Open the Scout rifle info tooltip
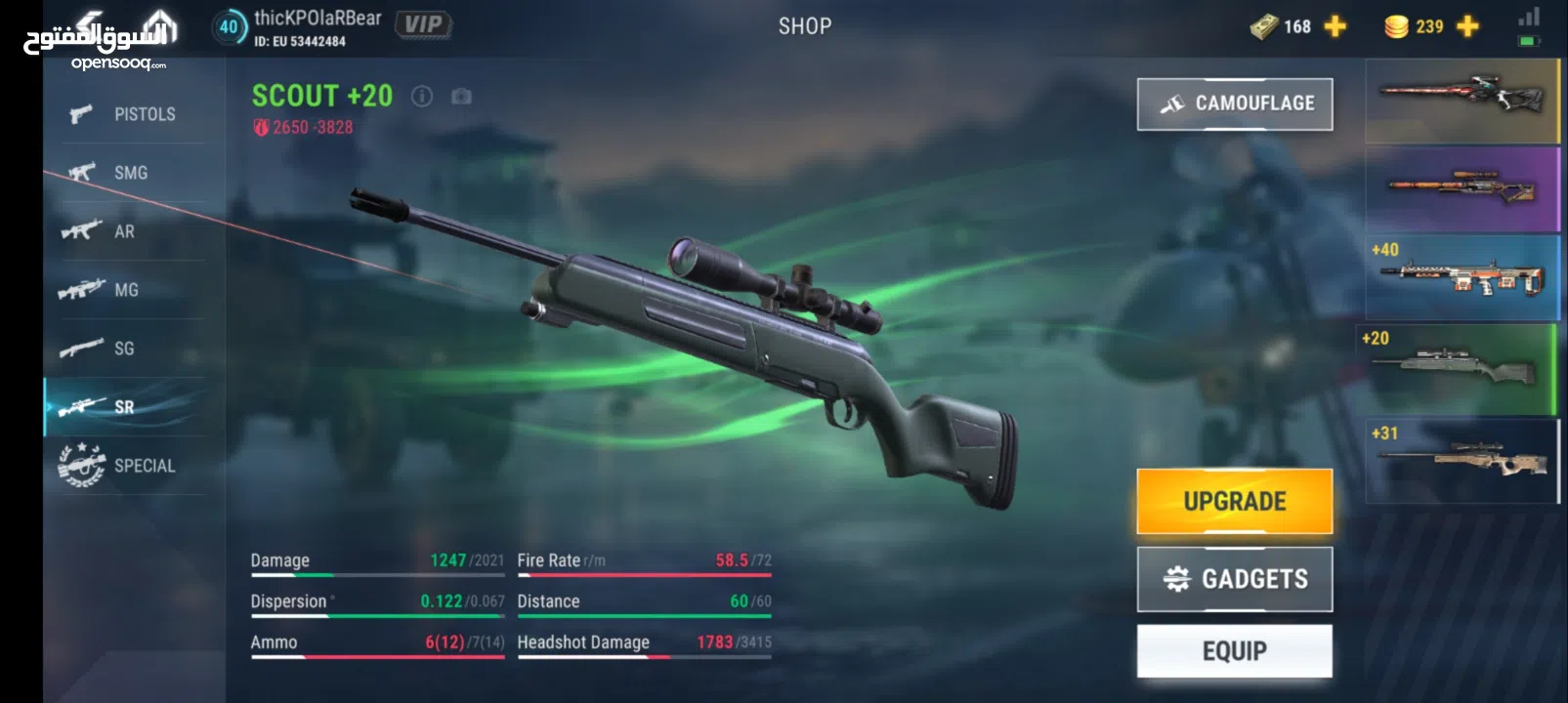1568x703 pixels. [x=422, y=96]
